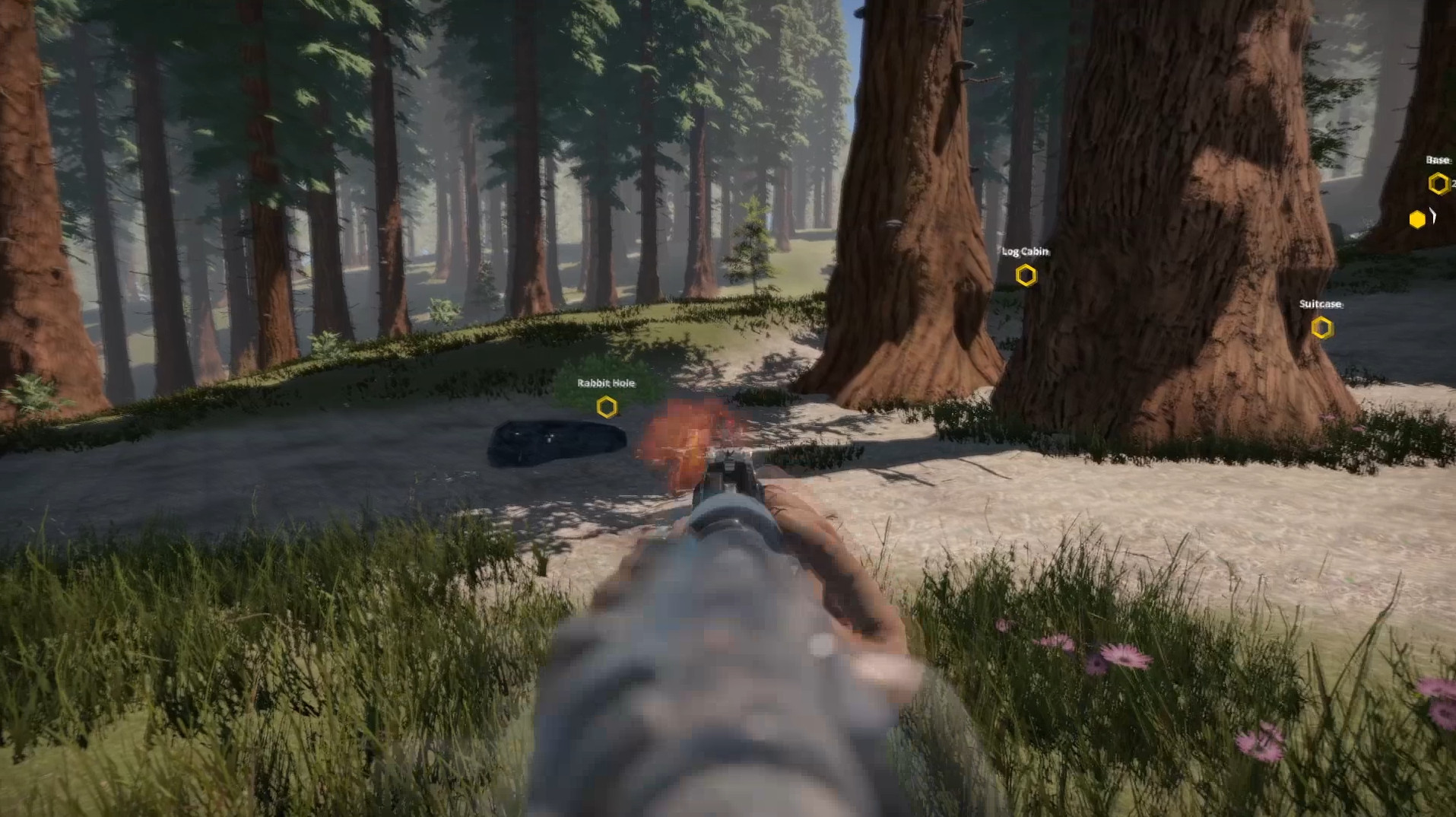Click the Base hexagon waypoint marker

click(x=1438, y=183)
